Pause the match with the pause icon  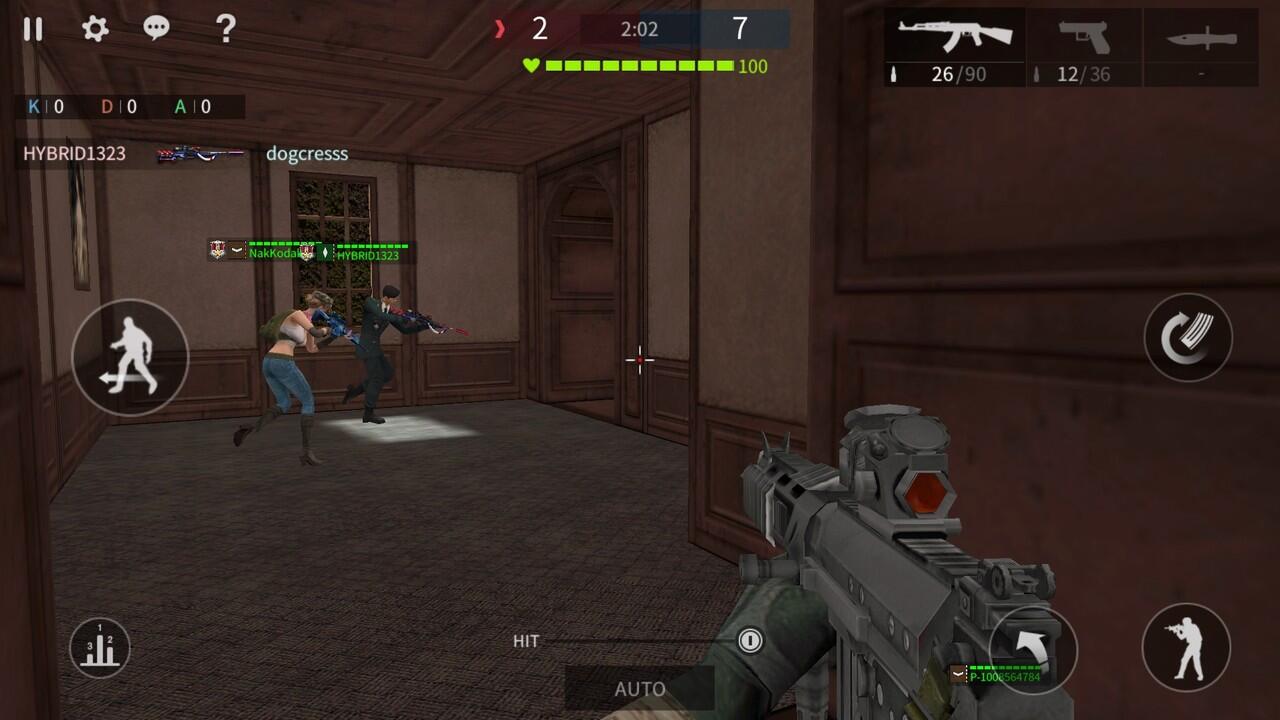pyautogui.click(x=33, y=30)
